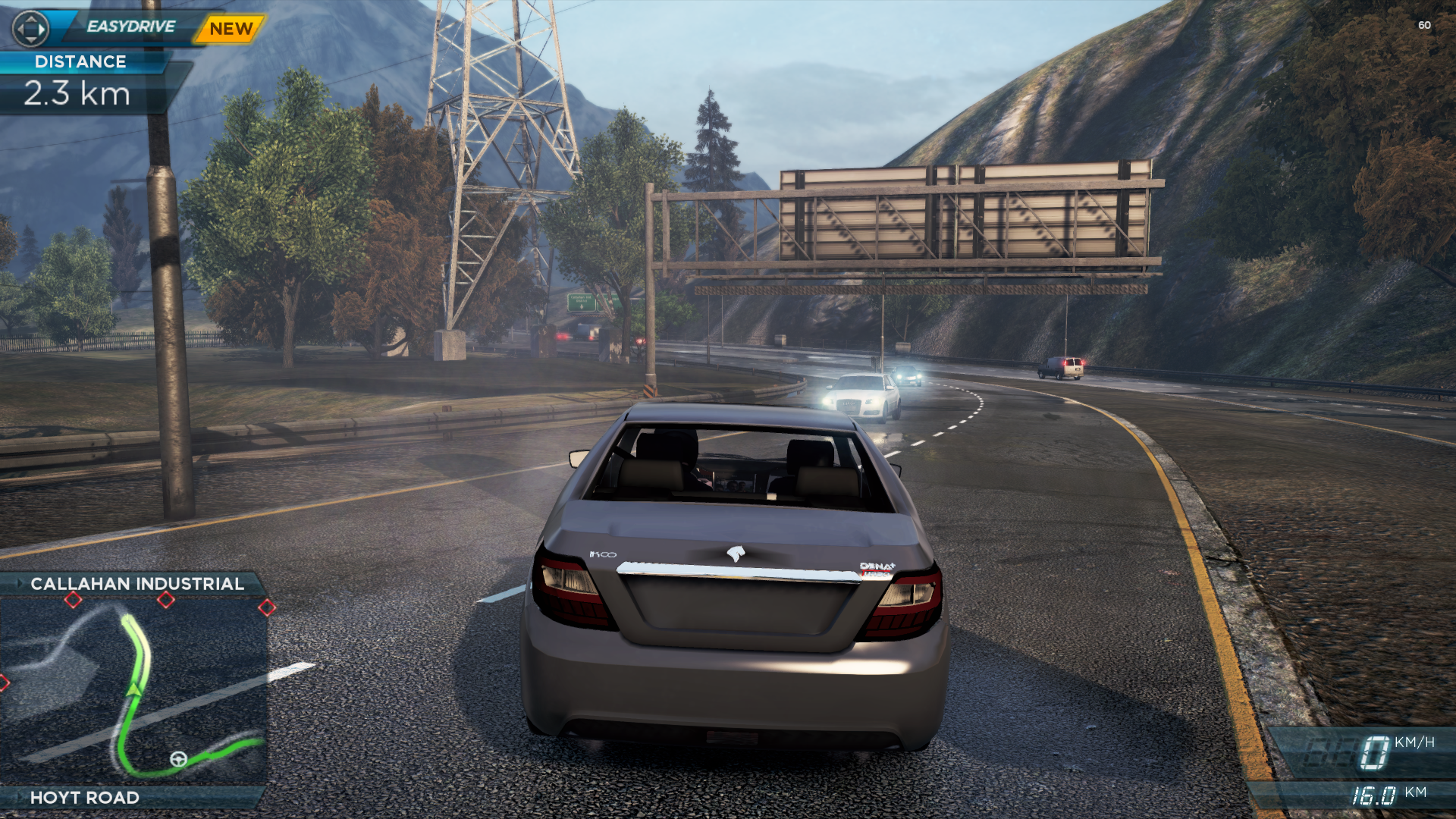Select the yellow NEW notification badge

coord(231,29)
